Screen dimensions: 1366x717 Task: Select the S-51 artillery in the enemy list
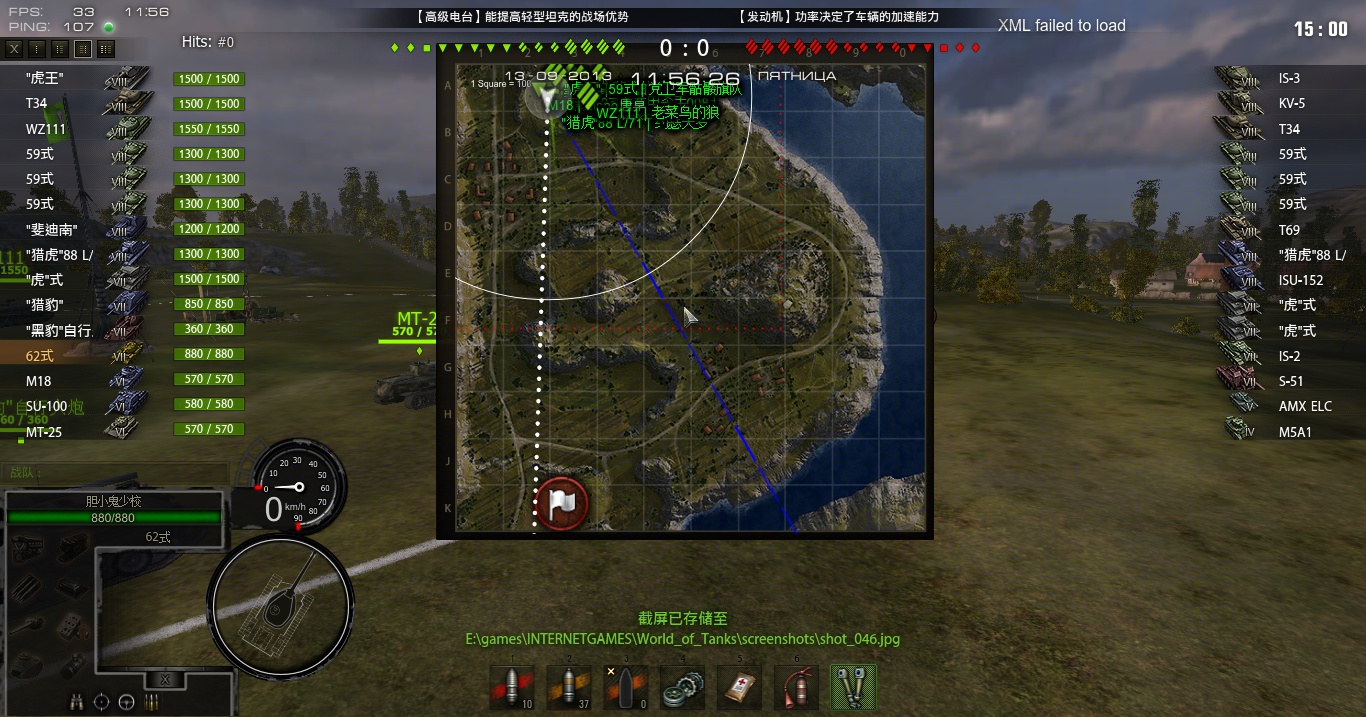tap(1290, 381)
